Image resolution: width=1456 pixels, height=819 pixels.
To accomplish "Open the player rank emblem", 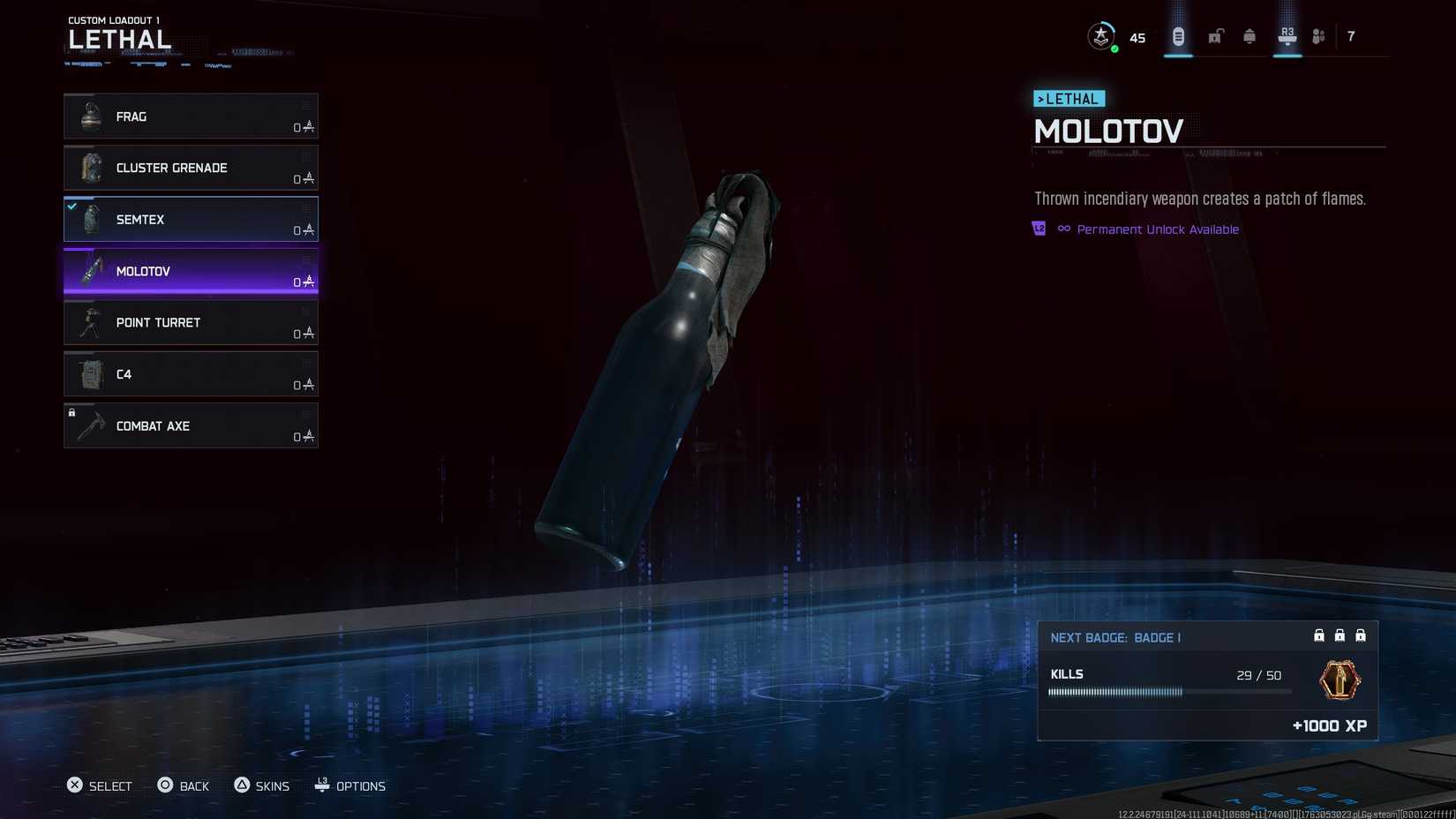I will tap(1100, 36).
